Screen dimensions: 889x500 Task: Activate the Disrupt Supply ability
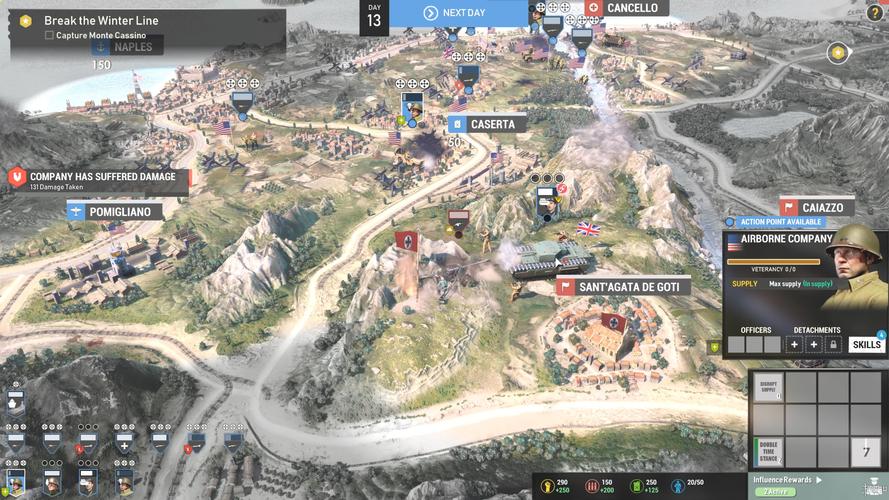(768, 387)
